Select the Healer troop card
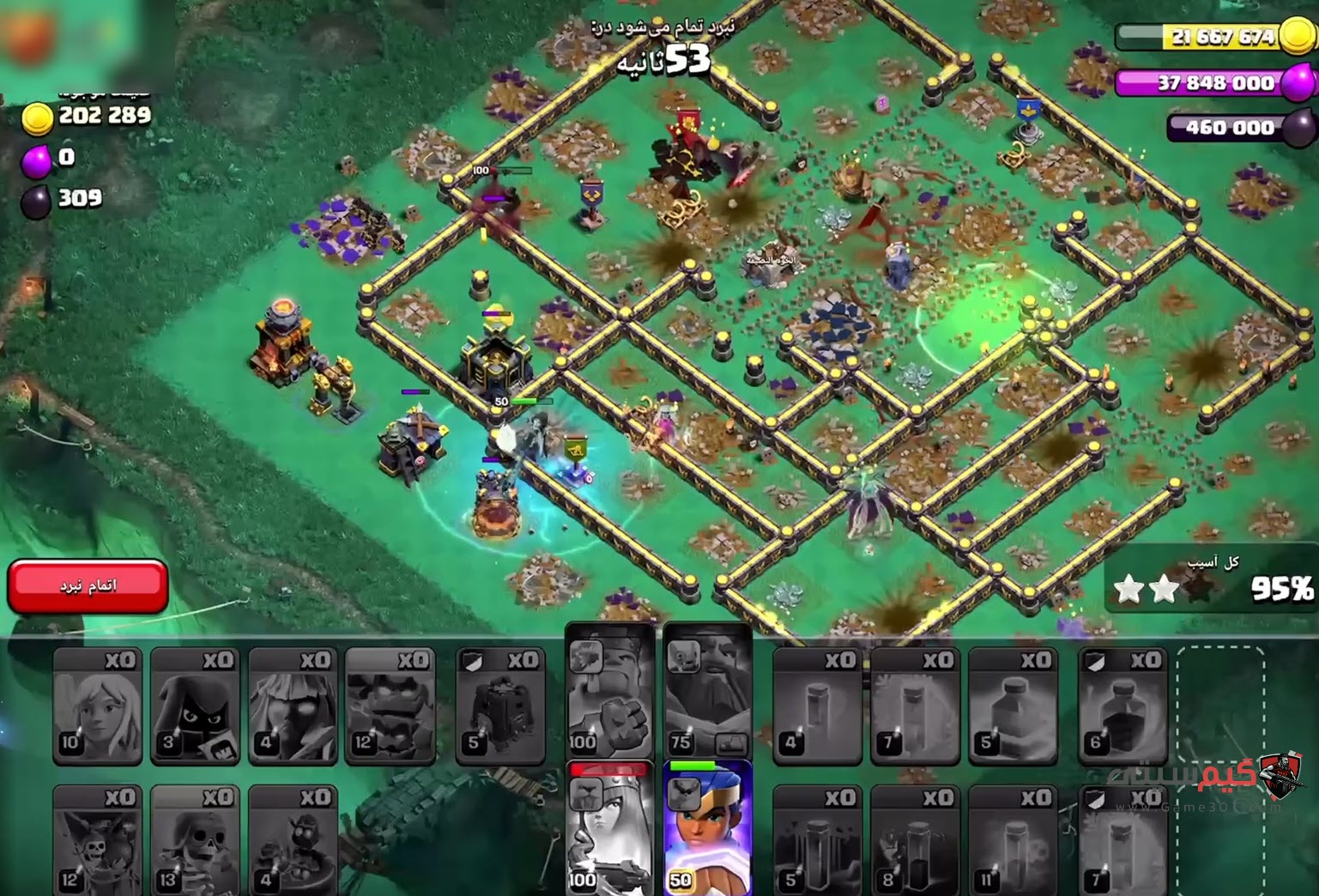The image size is (1319, 896). pyautogui.click(x=97, y=705)
